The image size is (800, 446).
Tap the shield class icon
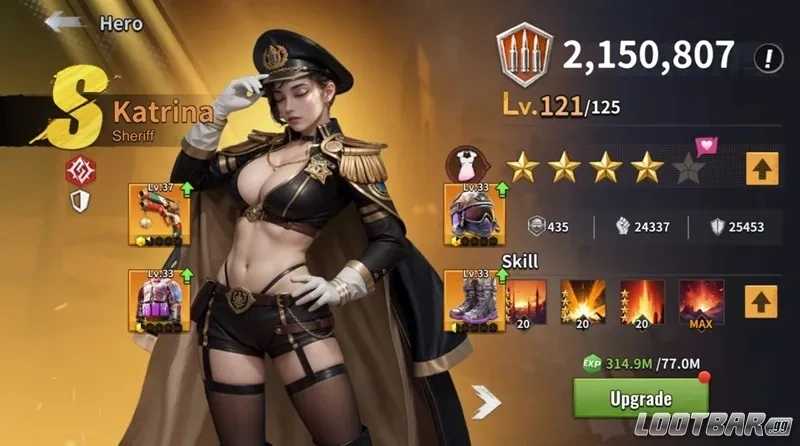pos(79,201)
